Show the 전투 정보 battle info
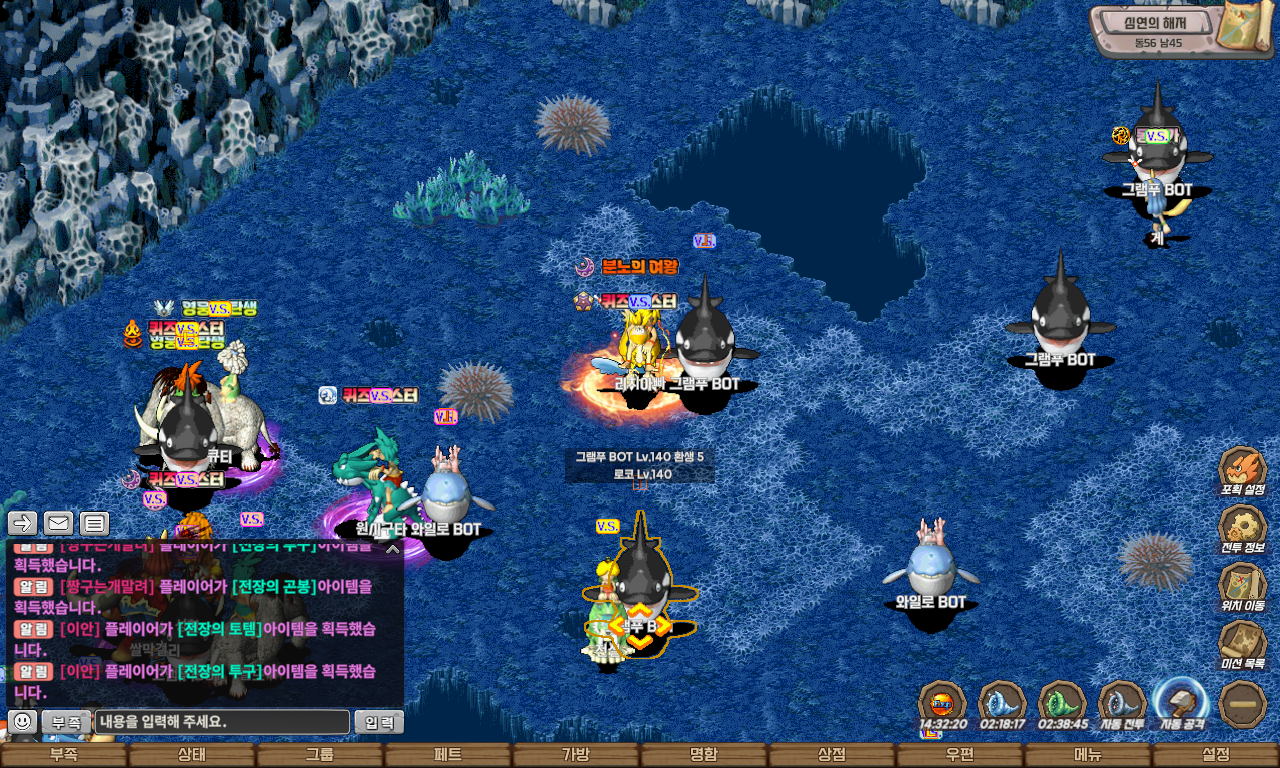 [1243, 530]
